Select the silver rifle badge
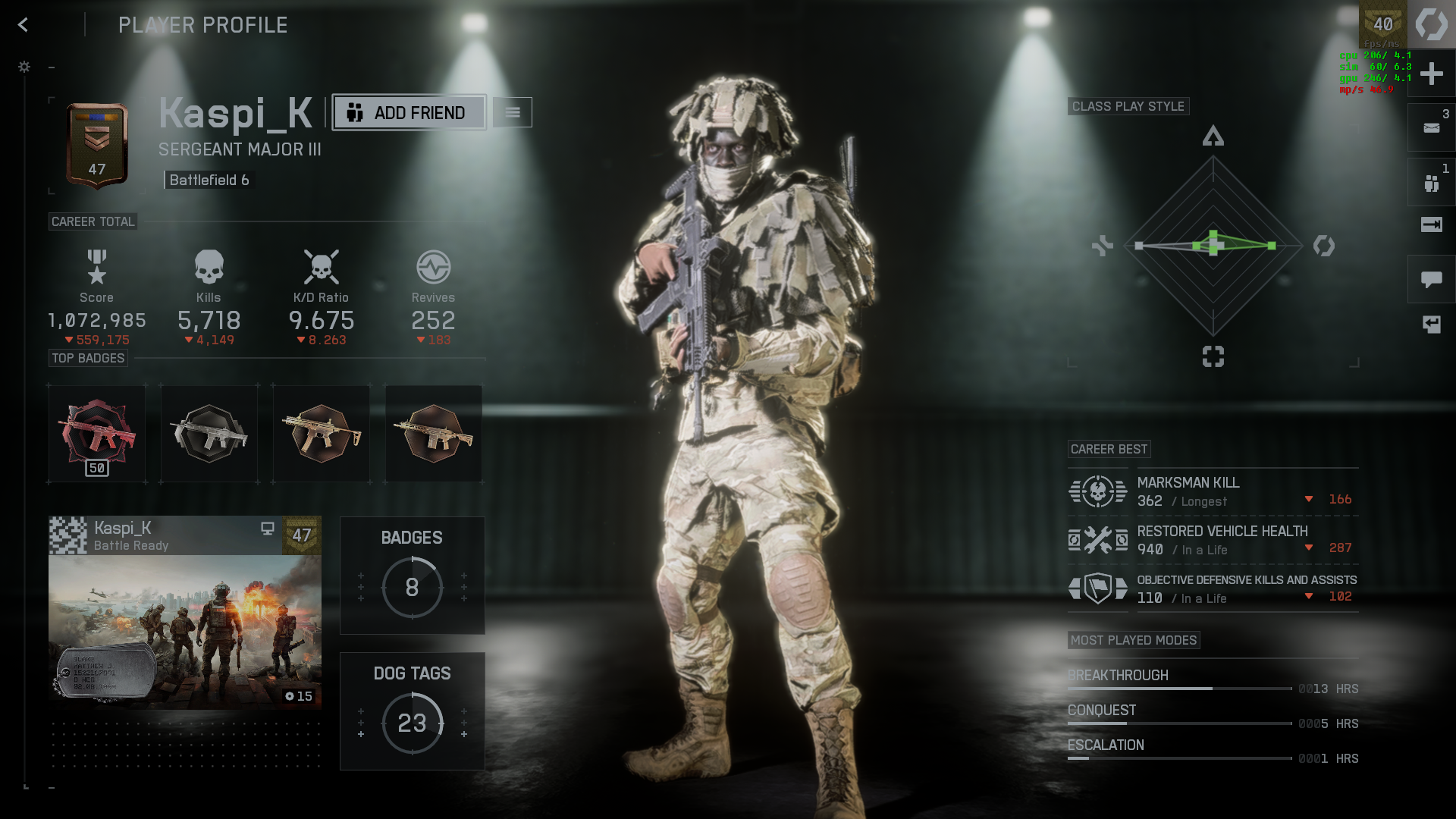 209,434
